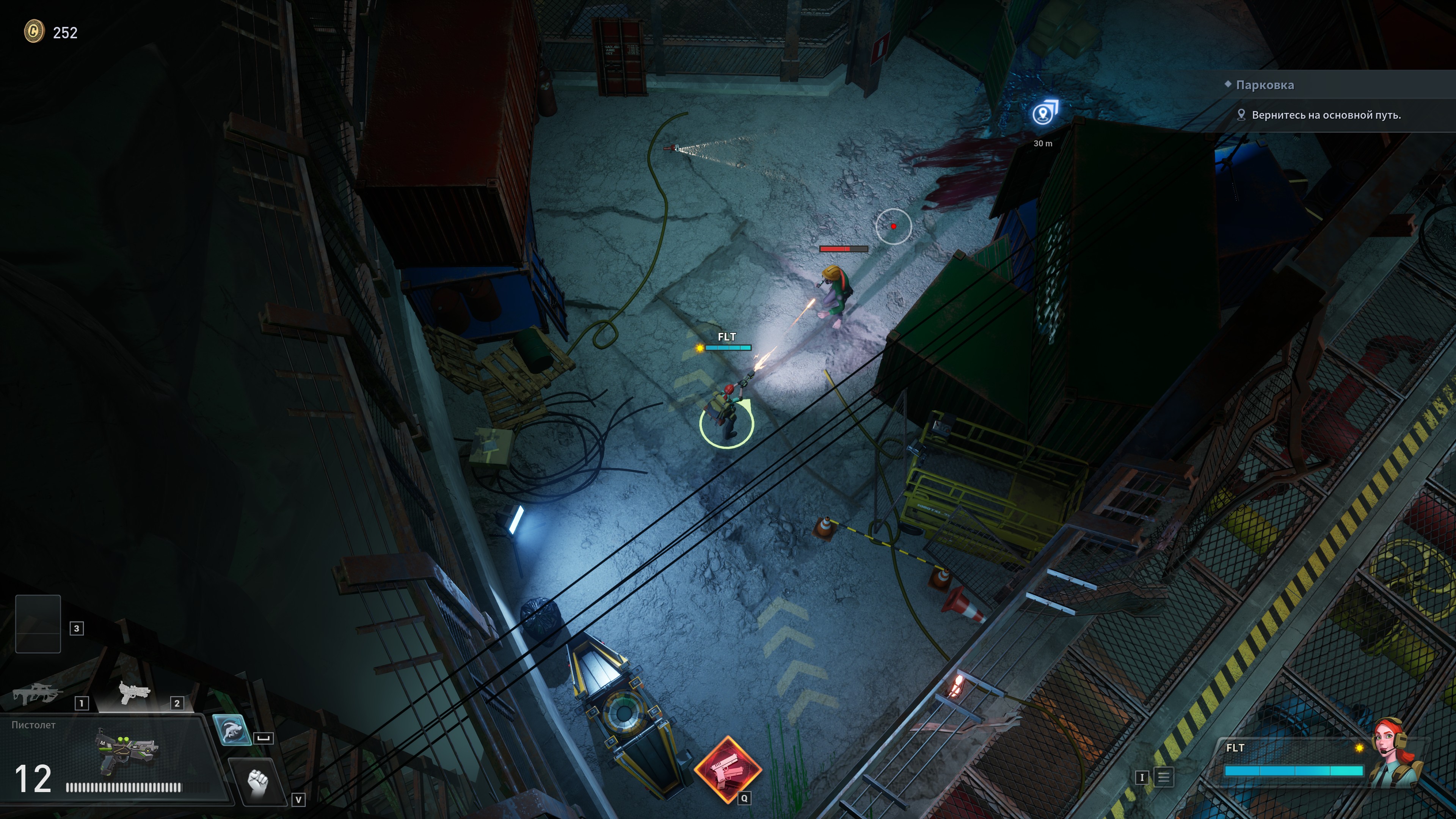
Task: Use the fist melee attack icon
Action: click(x=258, y=782)
